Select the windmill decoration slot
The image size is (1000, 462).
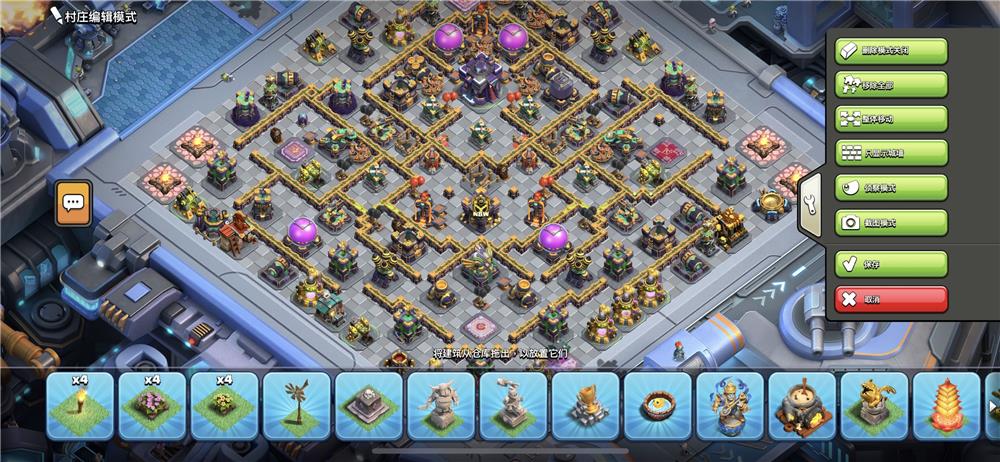(296, 407)
